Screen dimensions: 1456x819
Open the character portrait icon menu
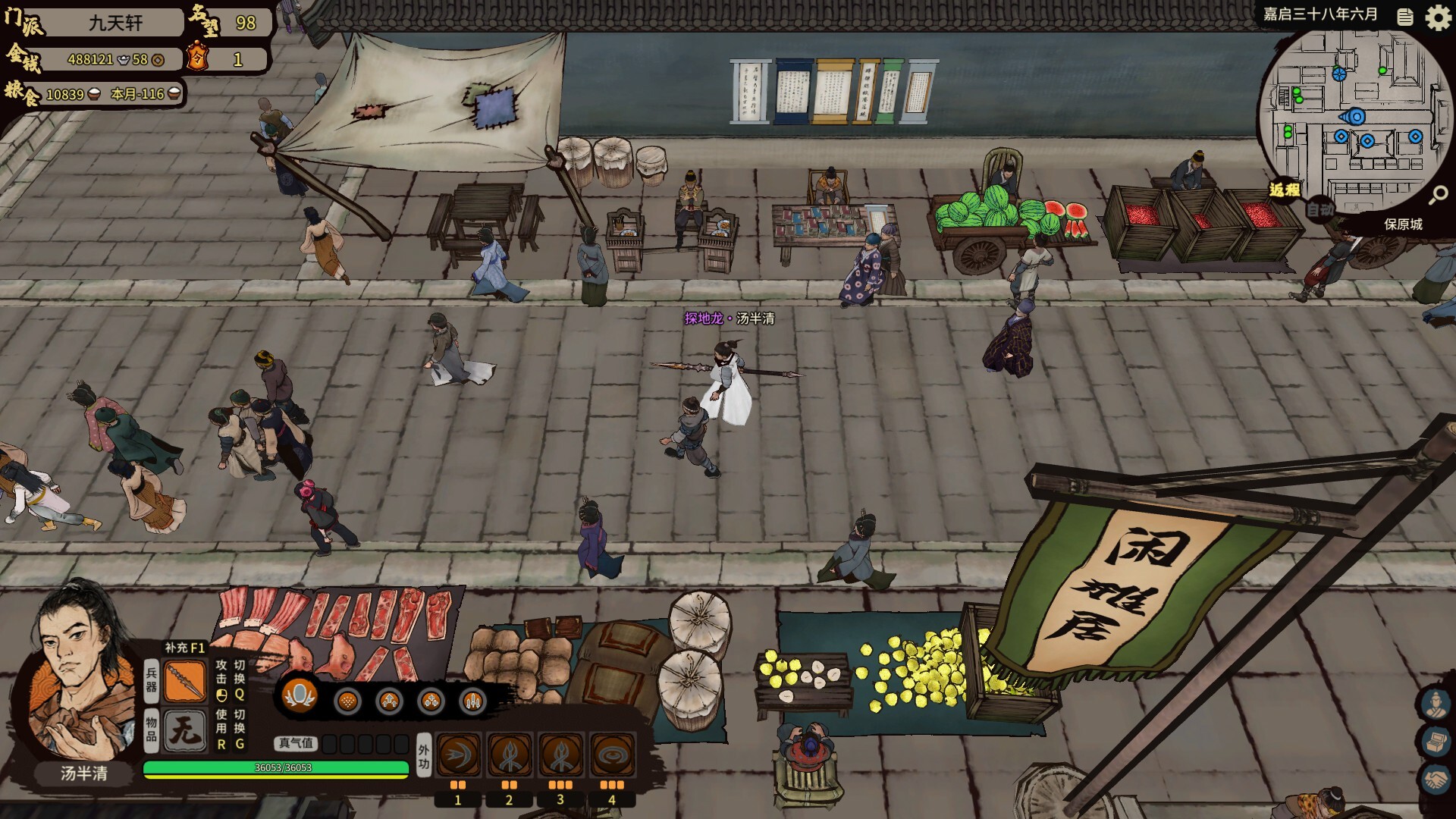point(1435,704)
